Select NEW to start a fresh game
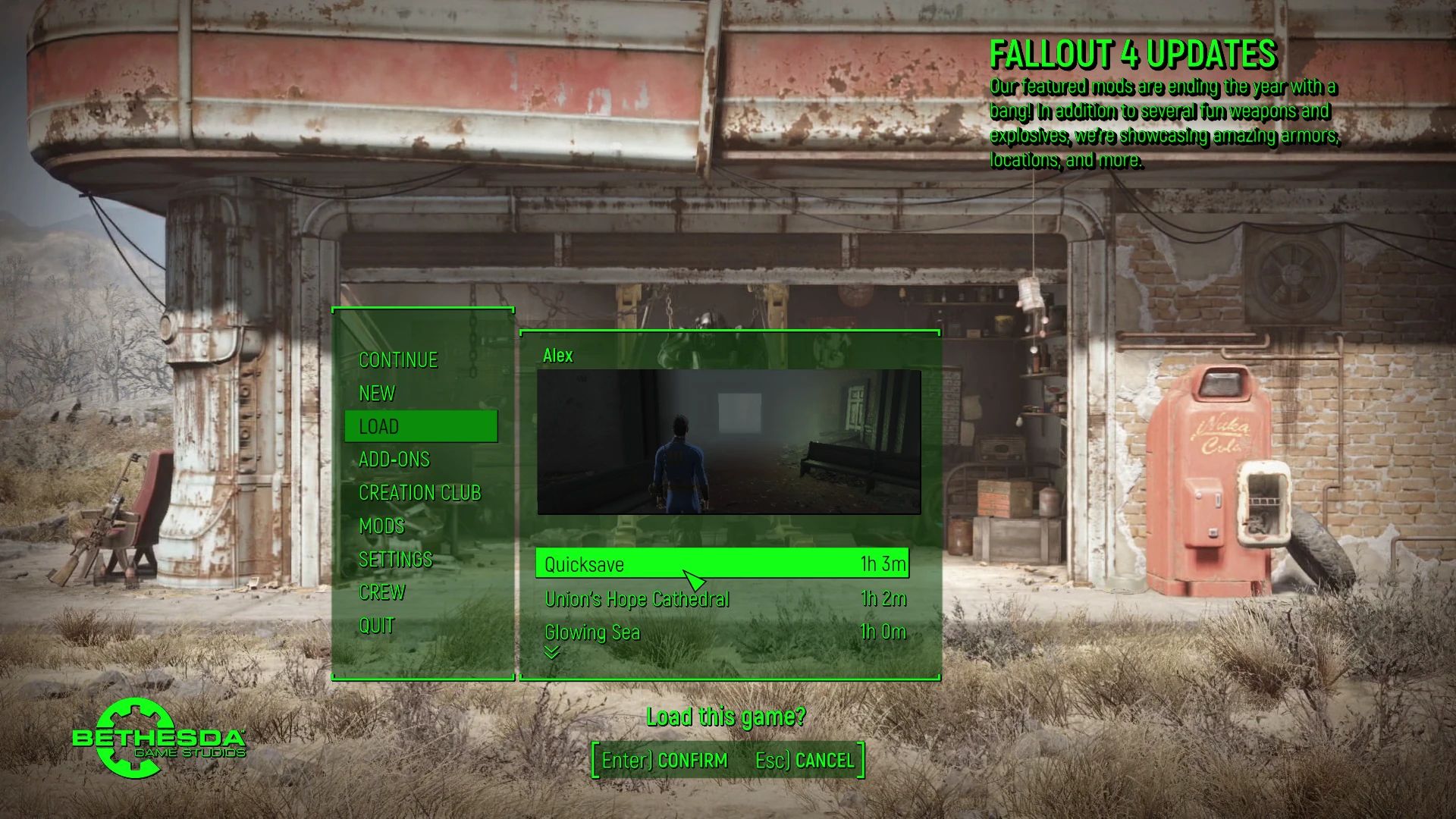This screenshot has height=819, width=1456. (377, 393)
